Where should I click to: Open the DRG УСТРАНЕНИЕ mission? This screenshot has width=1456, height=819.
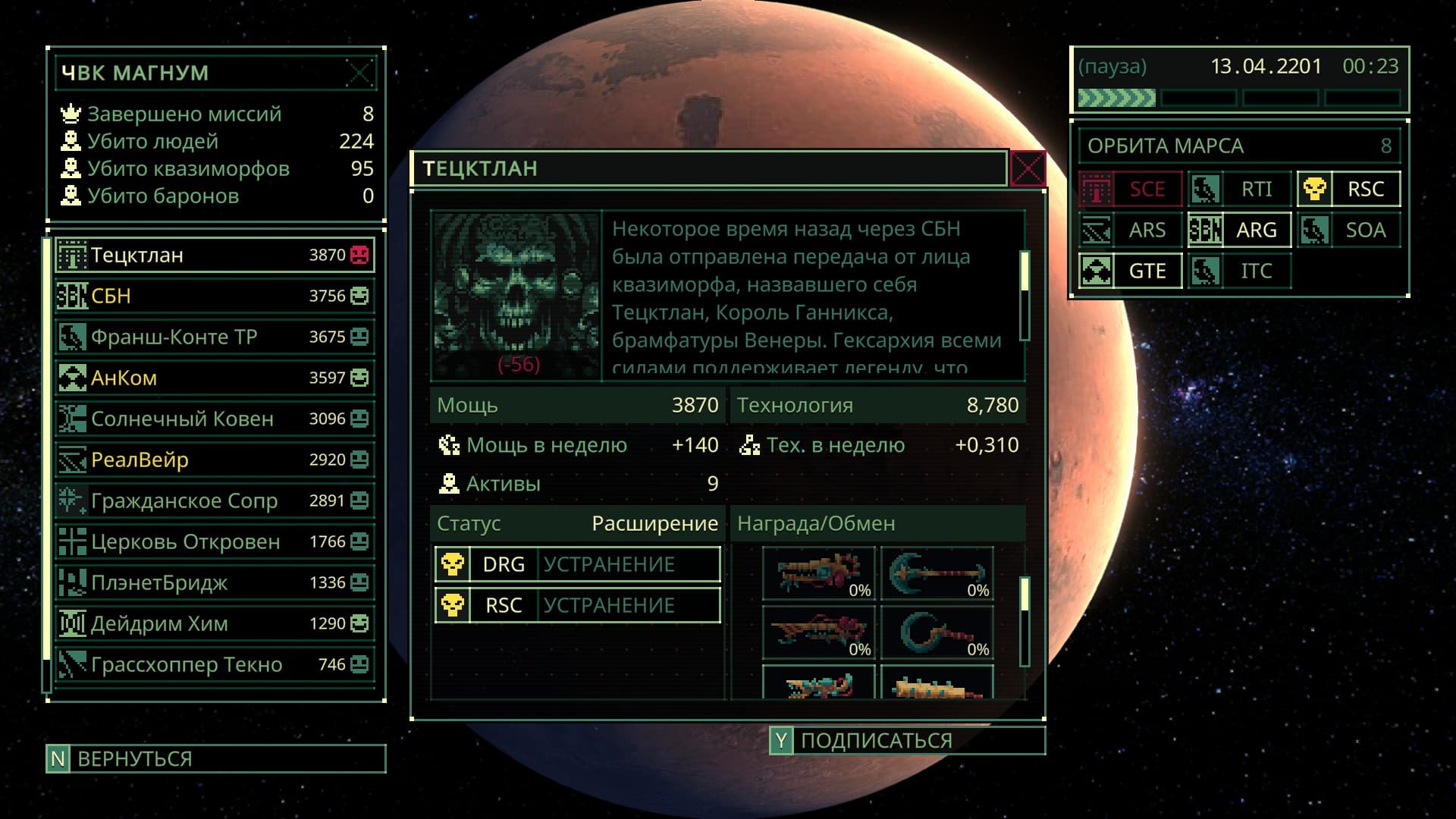(x=578, y=564)
